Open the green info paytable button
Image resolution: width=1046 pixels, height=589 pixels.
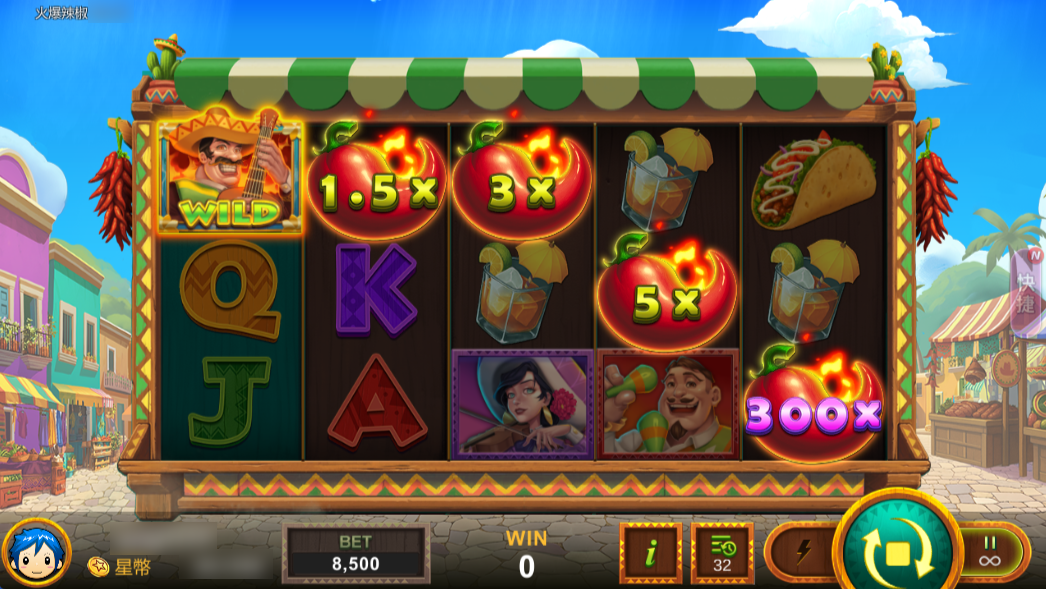point(651,552)
